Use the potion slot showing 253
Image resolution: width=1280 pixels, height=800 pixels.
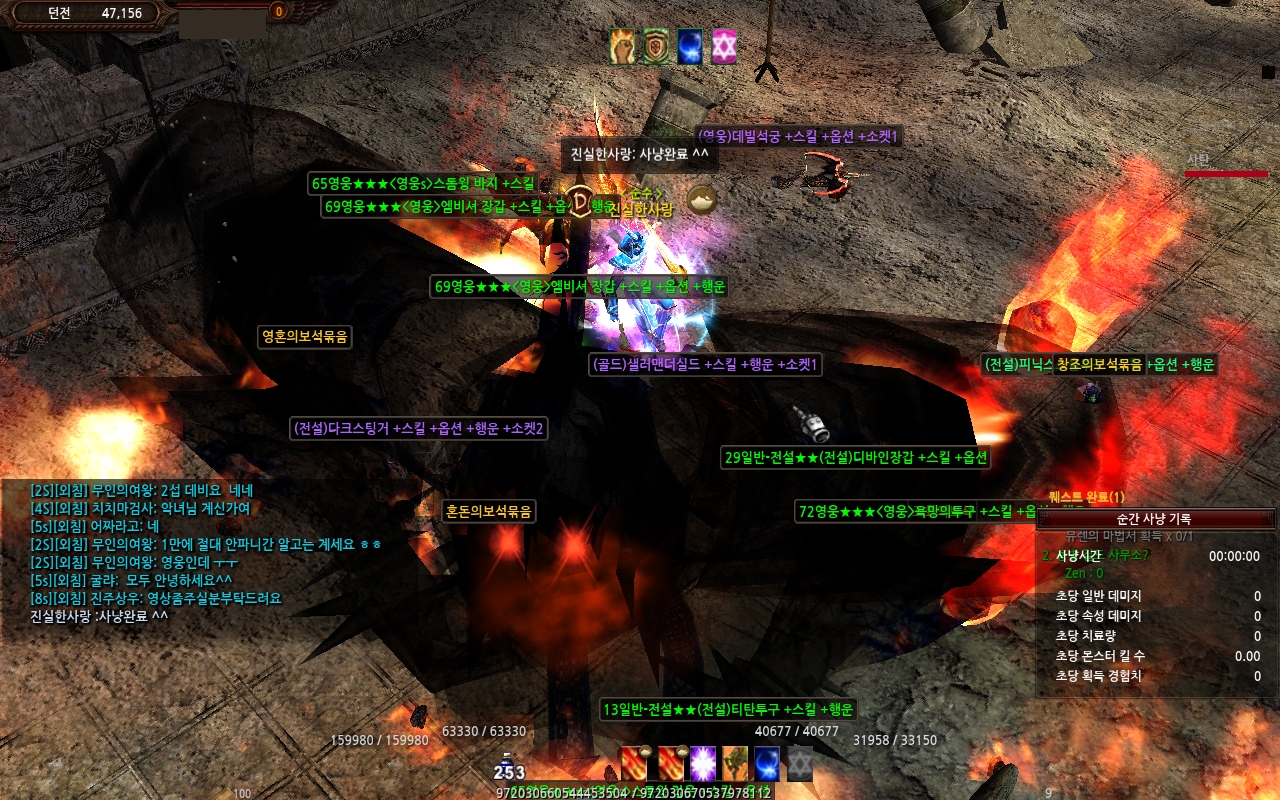(x=508, y=768)
